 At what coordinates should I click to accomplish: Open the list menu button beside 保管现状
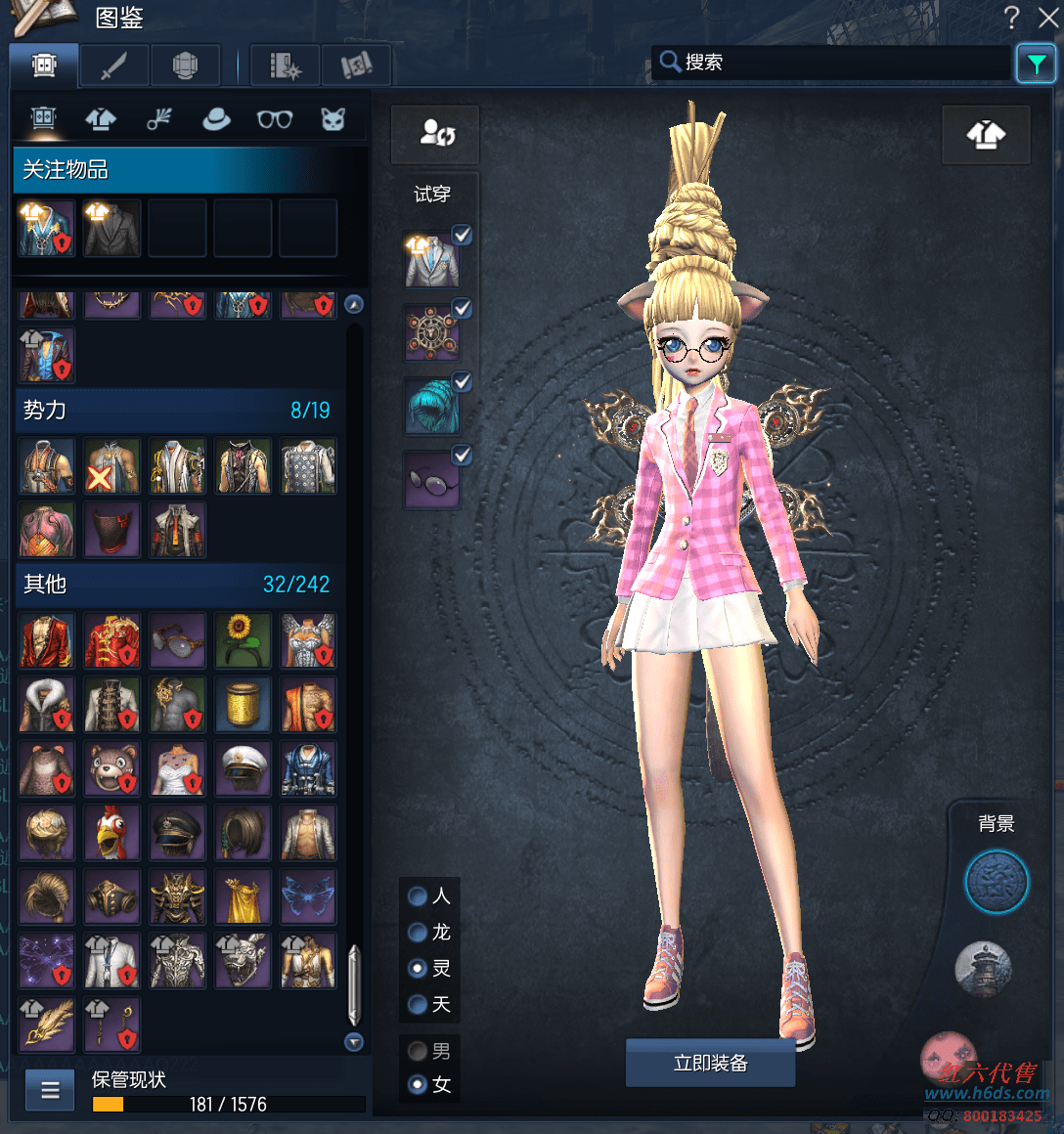[50, 1089]
